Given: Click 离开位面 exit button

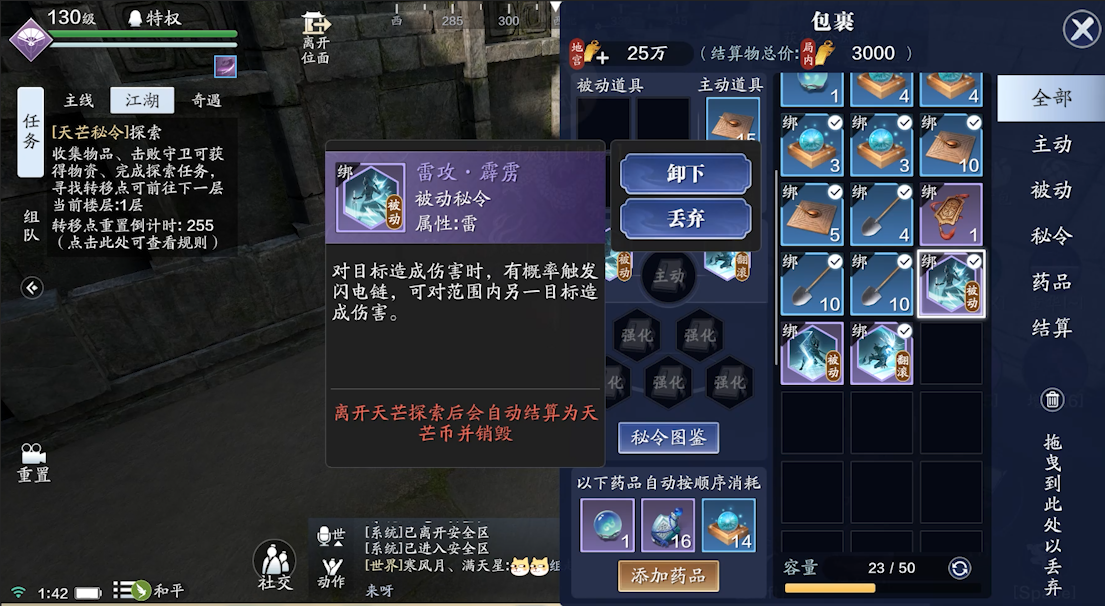Looking at the screenshot, I should click(315, 38).
